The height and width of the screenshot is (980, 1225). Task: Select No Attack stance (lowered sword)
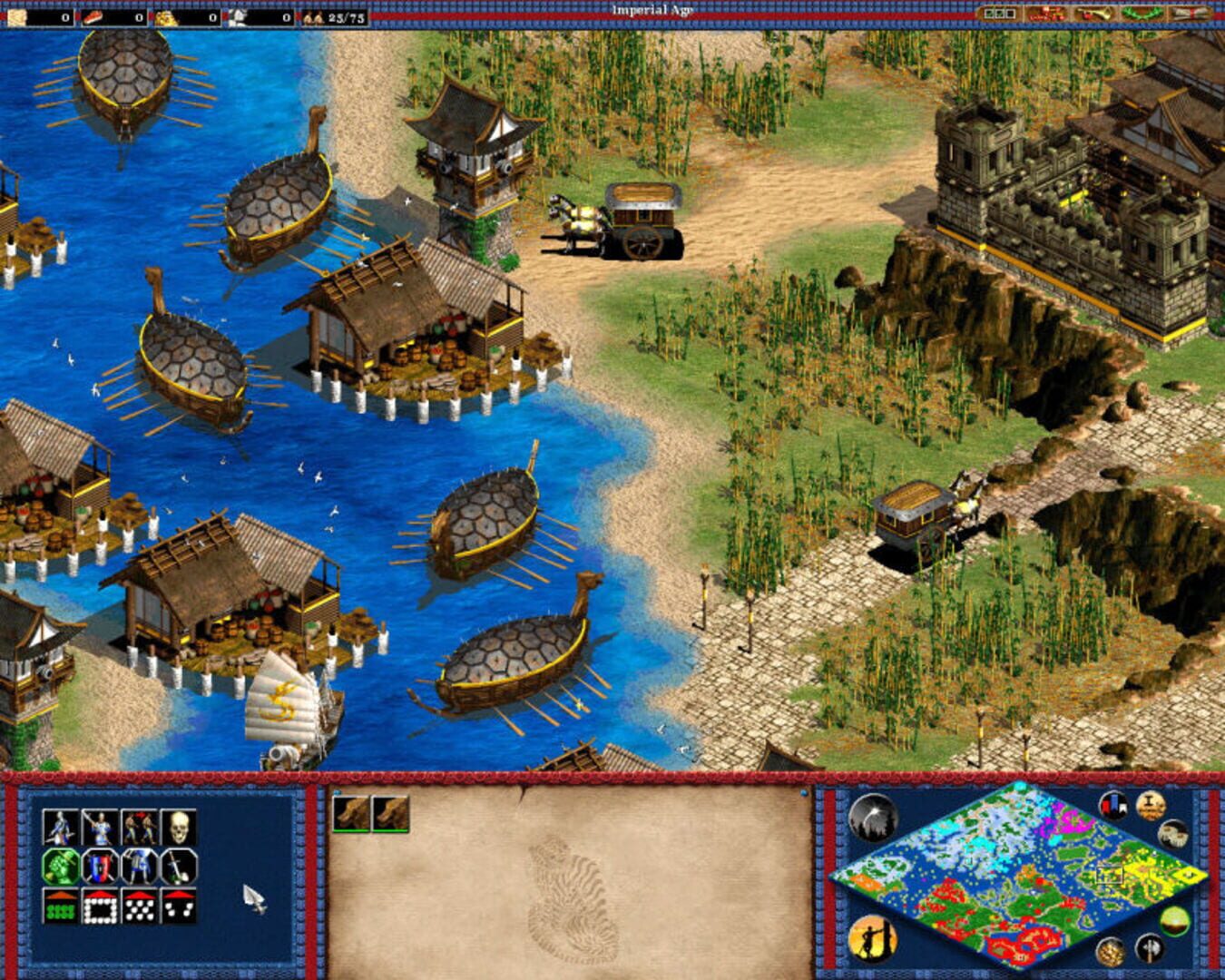click(x=178, y=866)
